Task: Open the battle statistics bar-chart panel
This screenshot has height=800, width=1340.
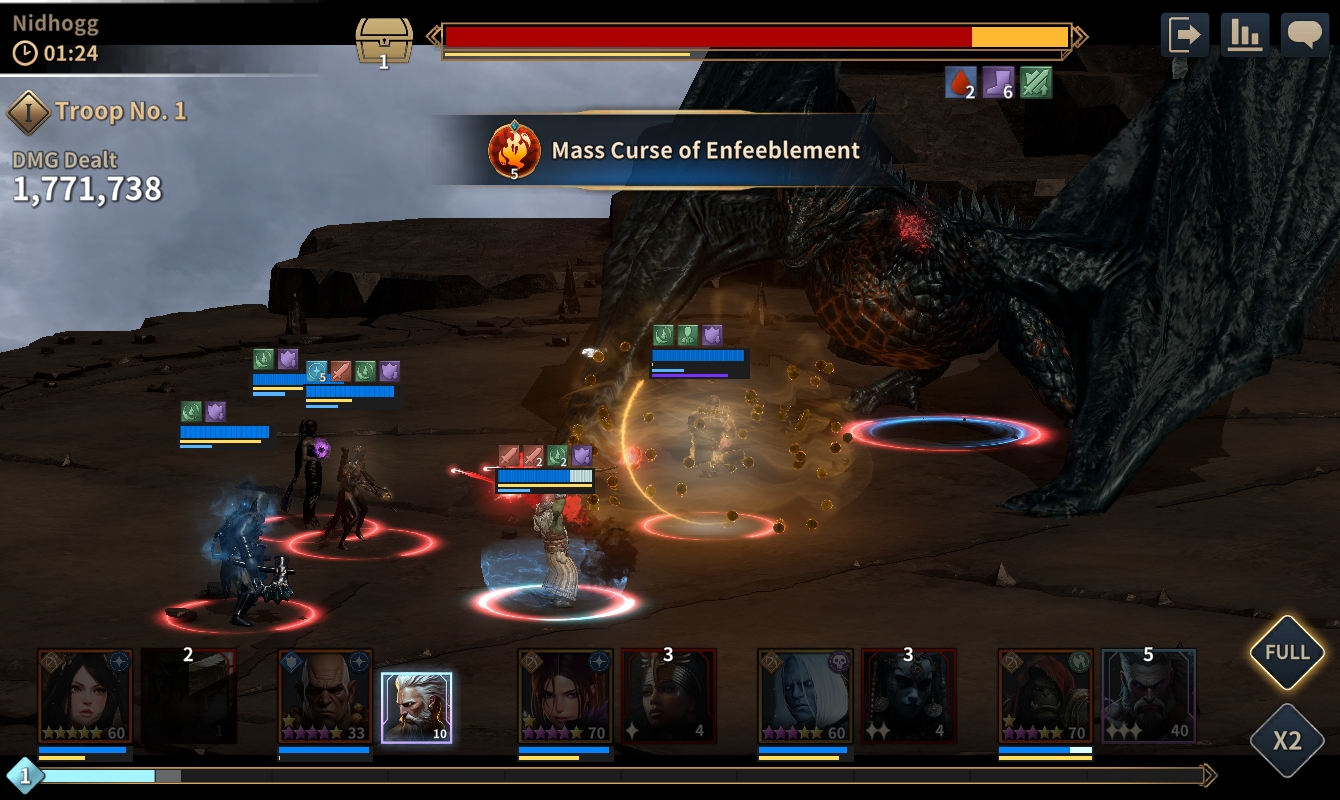Action: coord(1244,35)
